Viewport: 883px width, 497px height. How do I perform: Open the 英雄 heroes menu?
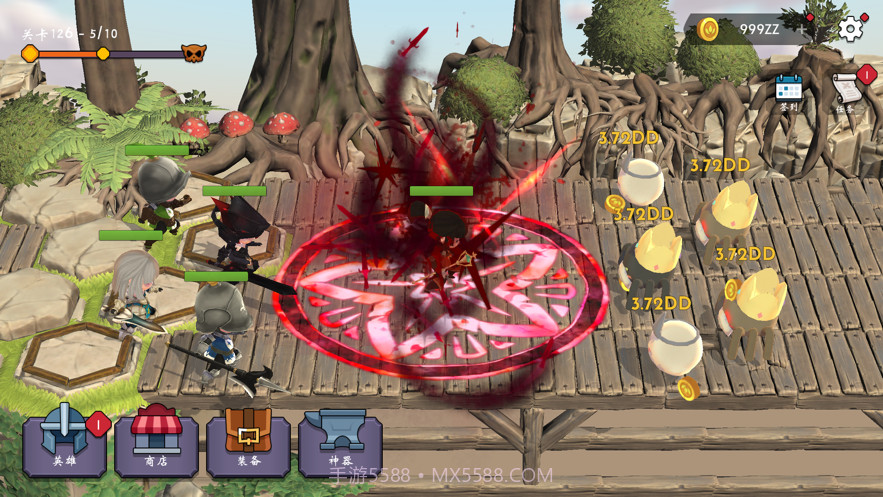click(x=64, y=446)
